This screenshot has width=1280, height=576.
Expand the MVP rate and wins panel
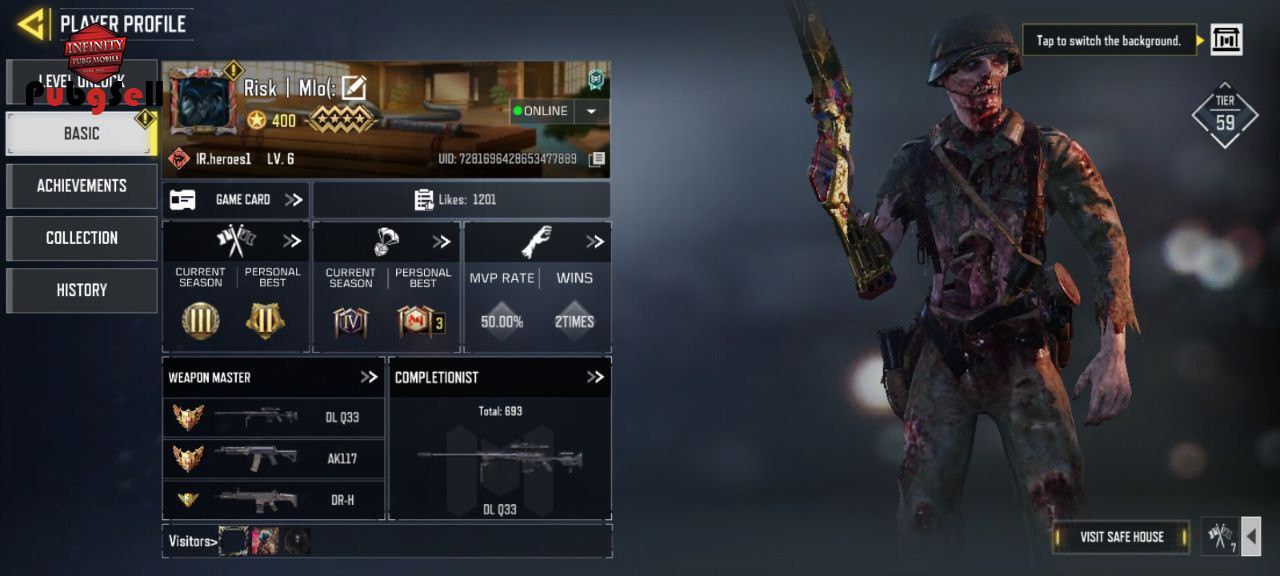(x=595, y=241)
